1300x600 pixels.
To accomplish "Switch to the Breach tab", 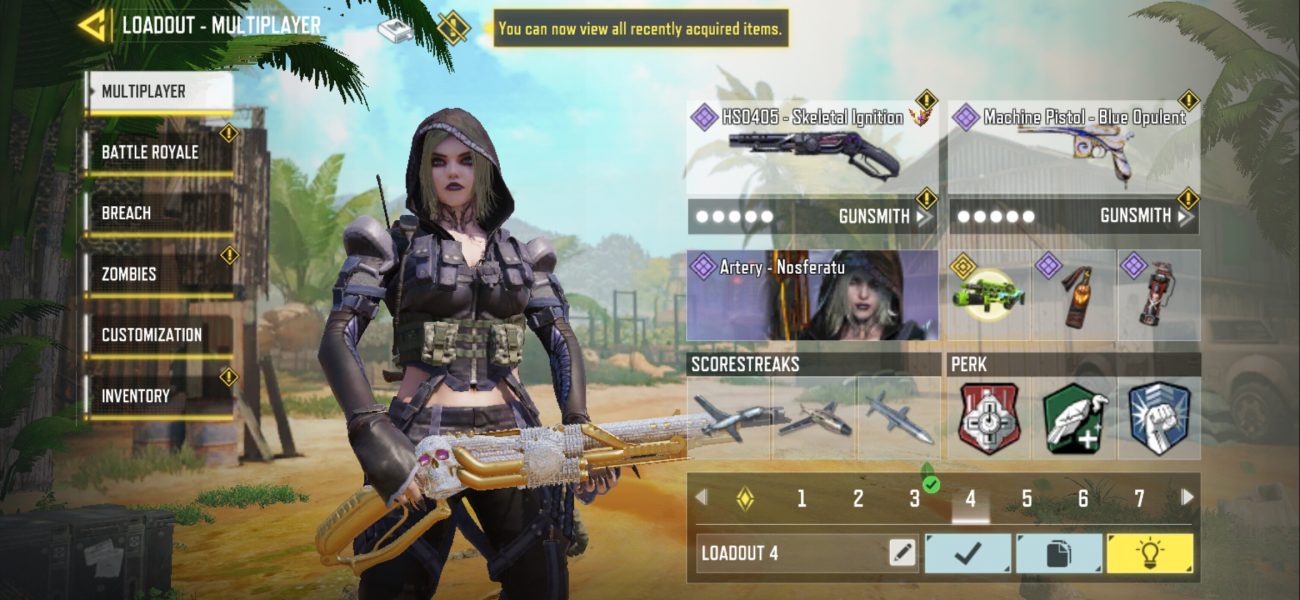I will click(158, 214).
